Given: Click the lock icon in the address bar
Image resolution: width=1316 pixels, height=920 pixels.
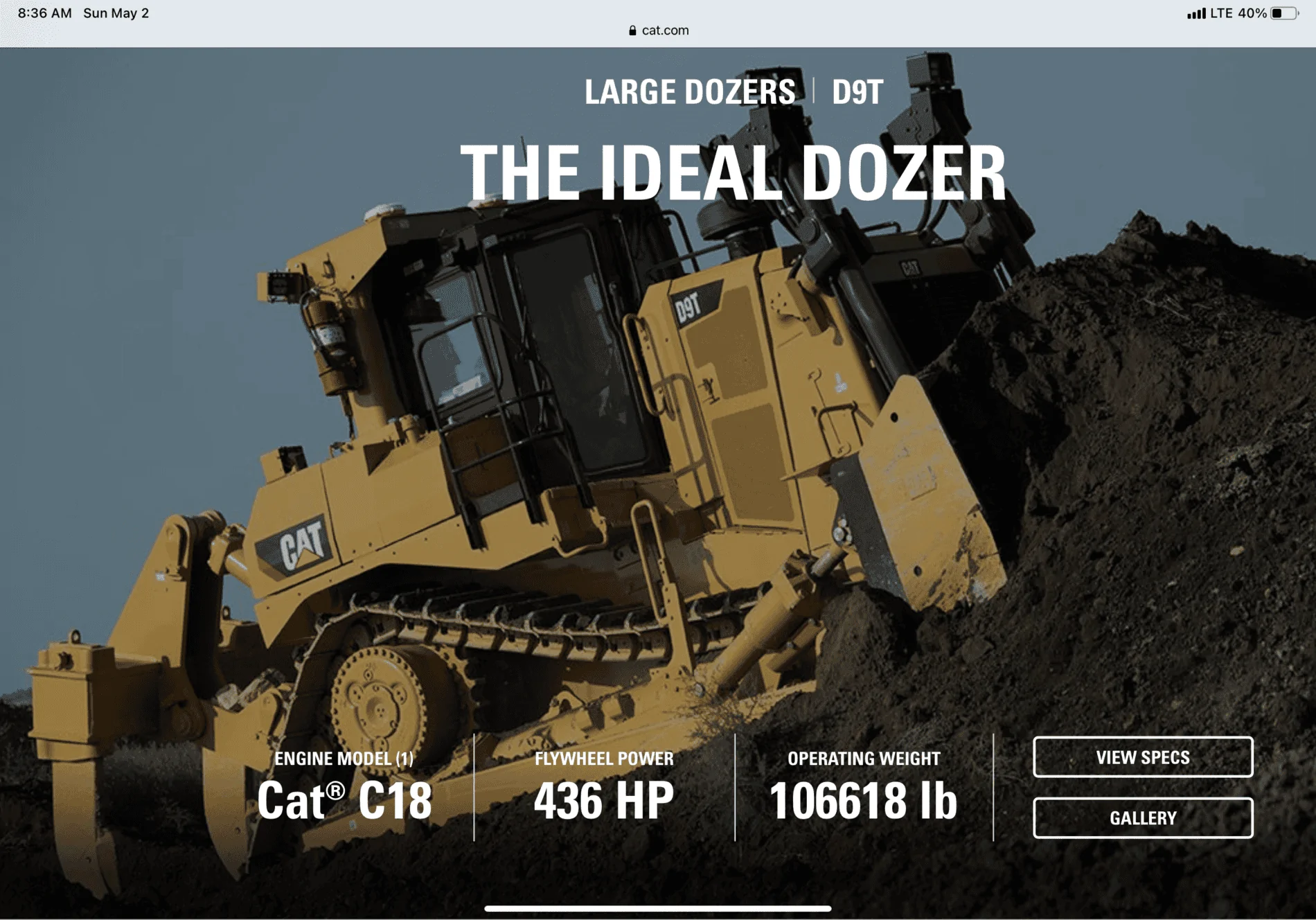Looking at the screenshot, I should (x=632, y=30).
